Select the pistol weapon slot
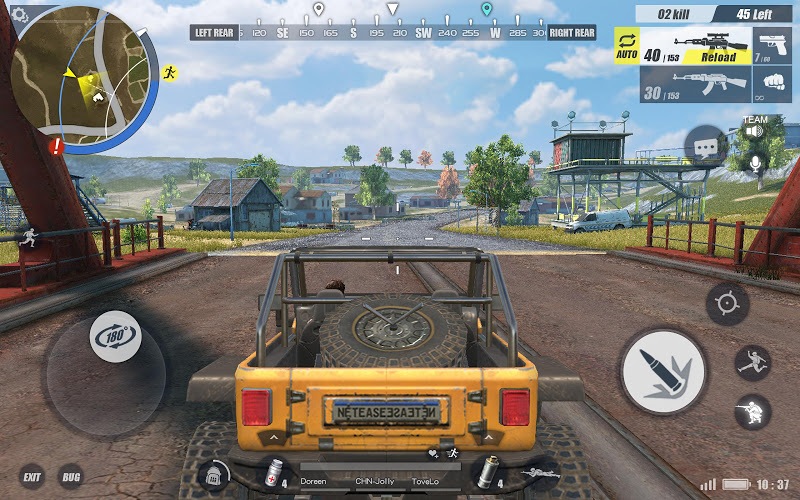Image resolution: width=800 pixels, height=500 pixels. 771,45
